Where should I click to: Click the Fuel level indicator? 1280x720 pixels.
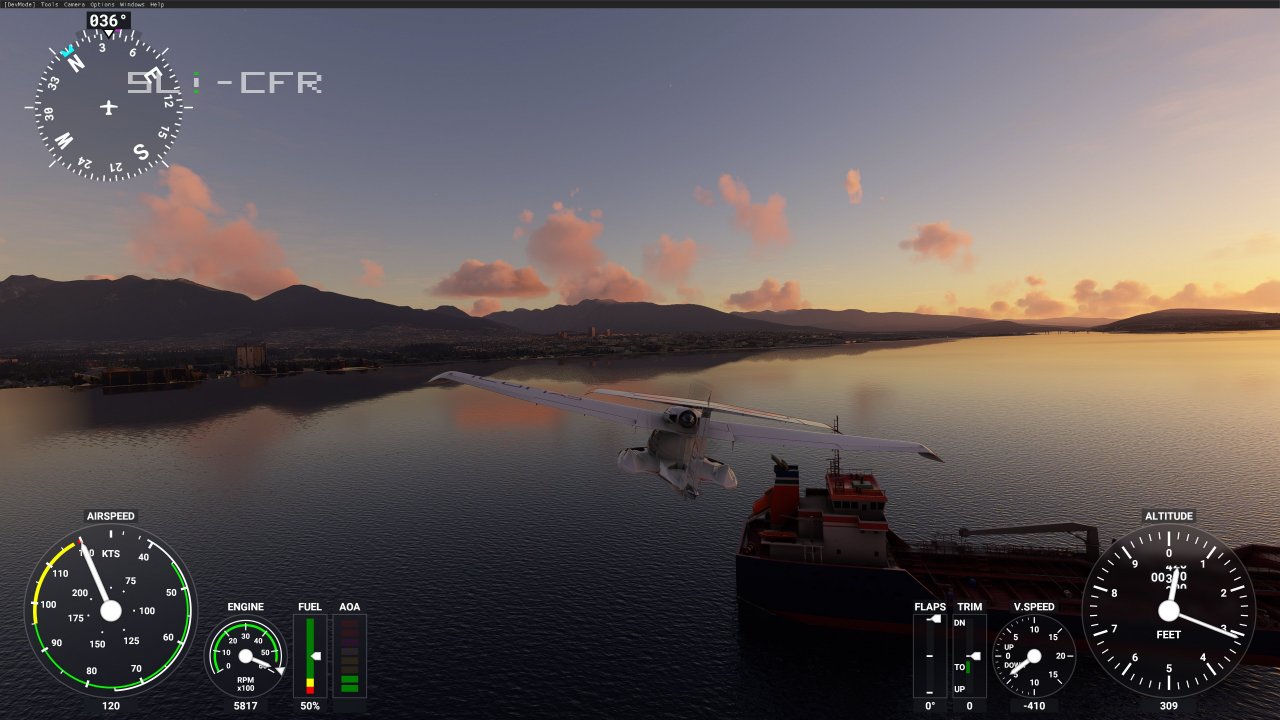(310, 655)
